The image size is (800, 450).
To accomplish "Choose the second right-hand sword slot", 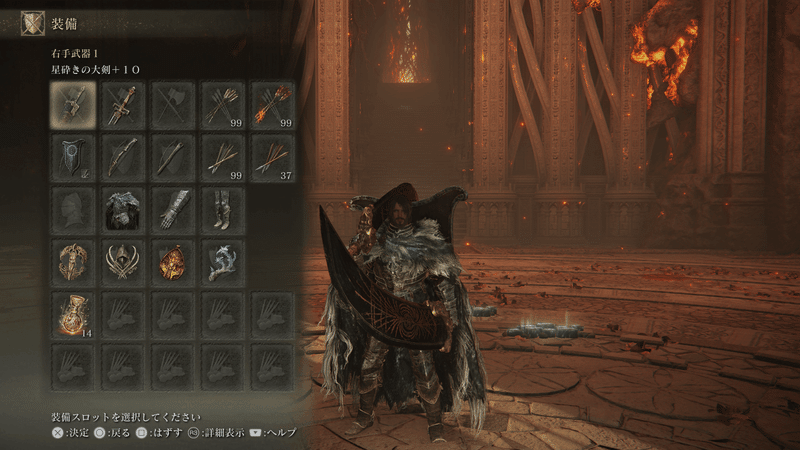I will point(123,104).
